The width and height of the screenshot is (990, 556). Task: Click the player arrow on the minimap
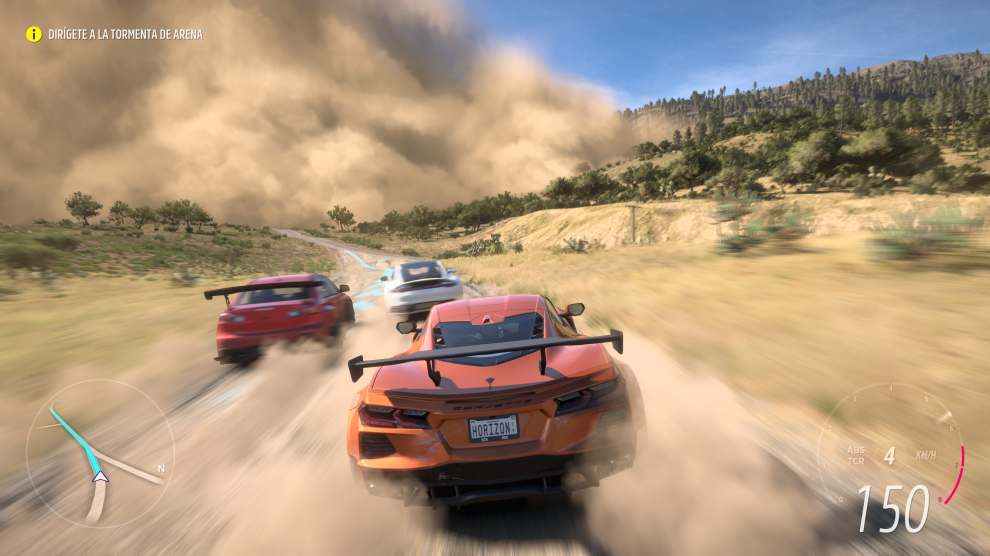point(100,477)
